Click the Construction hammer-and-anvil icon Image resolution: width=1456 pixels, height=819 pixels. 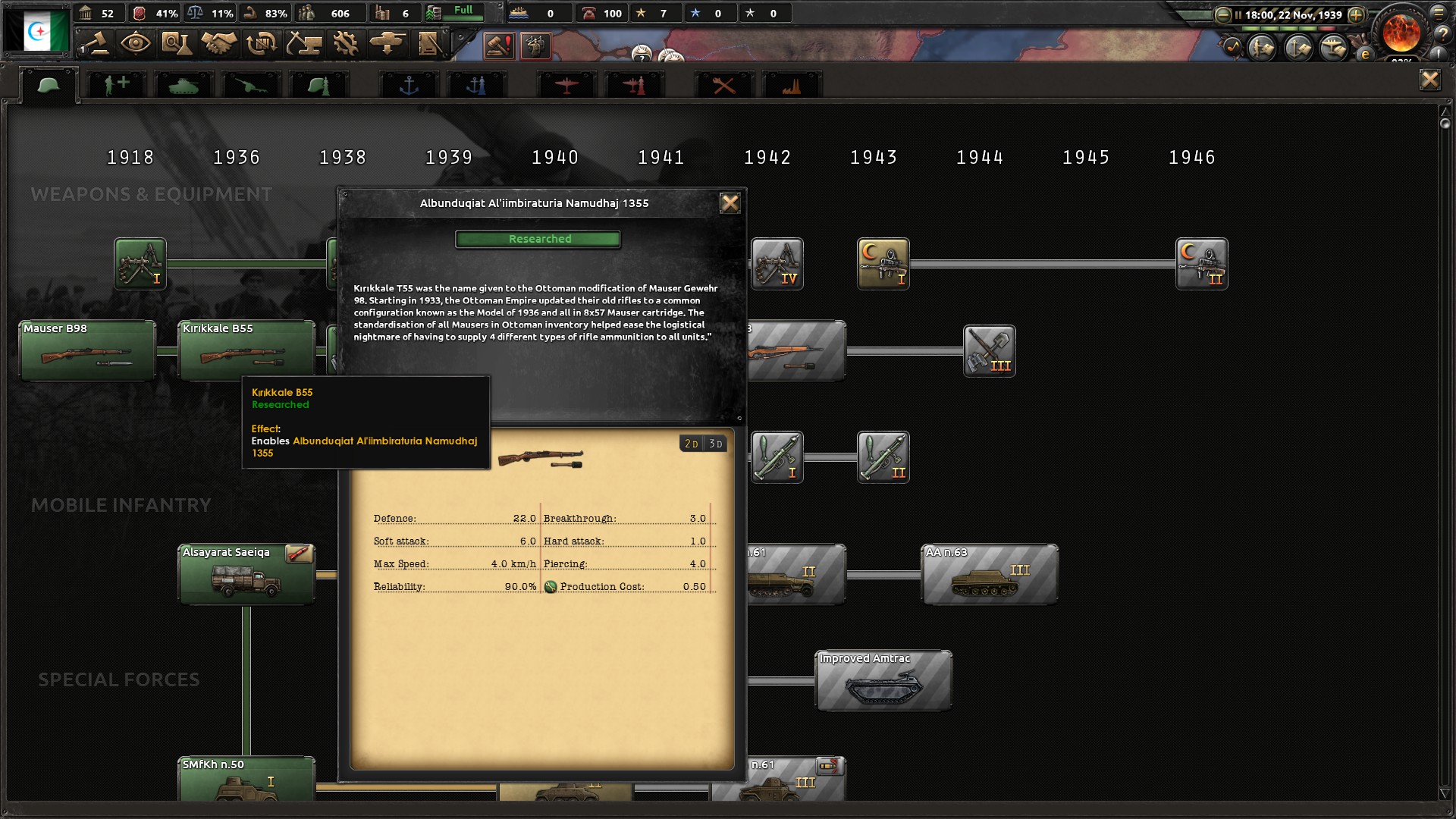click(303, 43)
